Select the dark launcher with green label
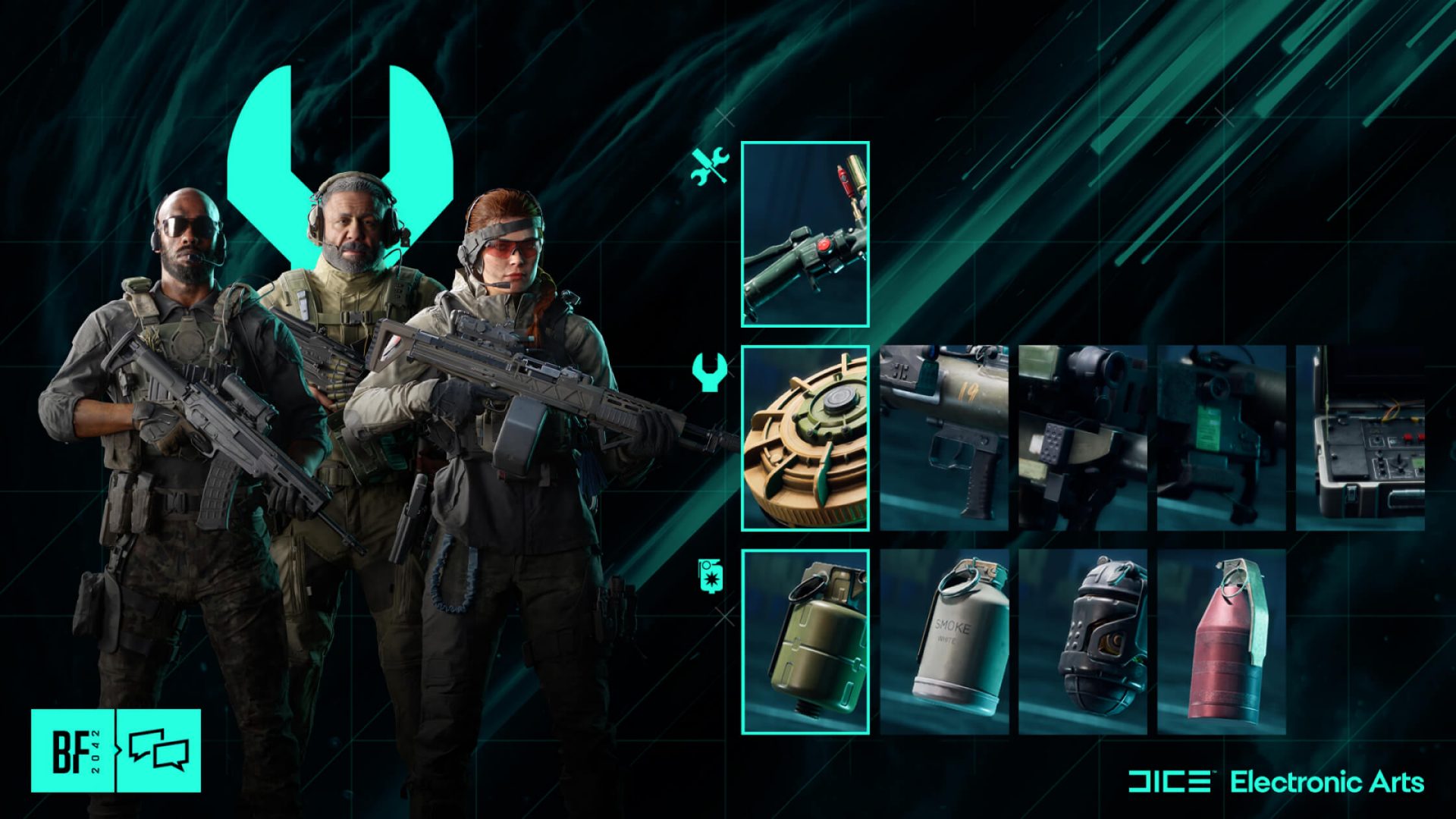The image size is (1456, 819). coord(1221,438)
